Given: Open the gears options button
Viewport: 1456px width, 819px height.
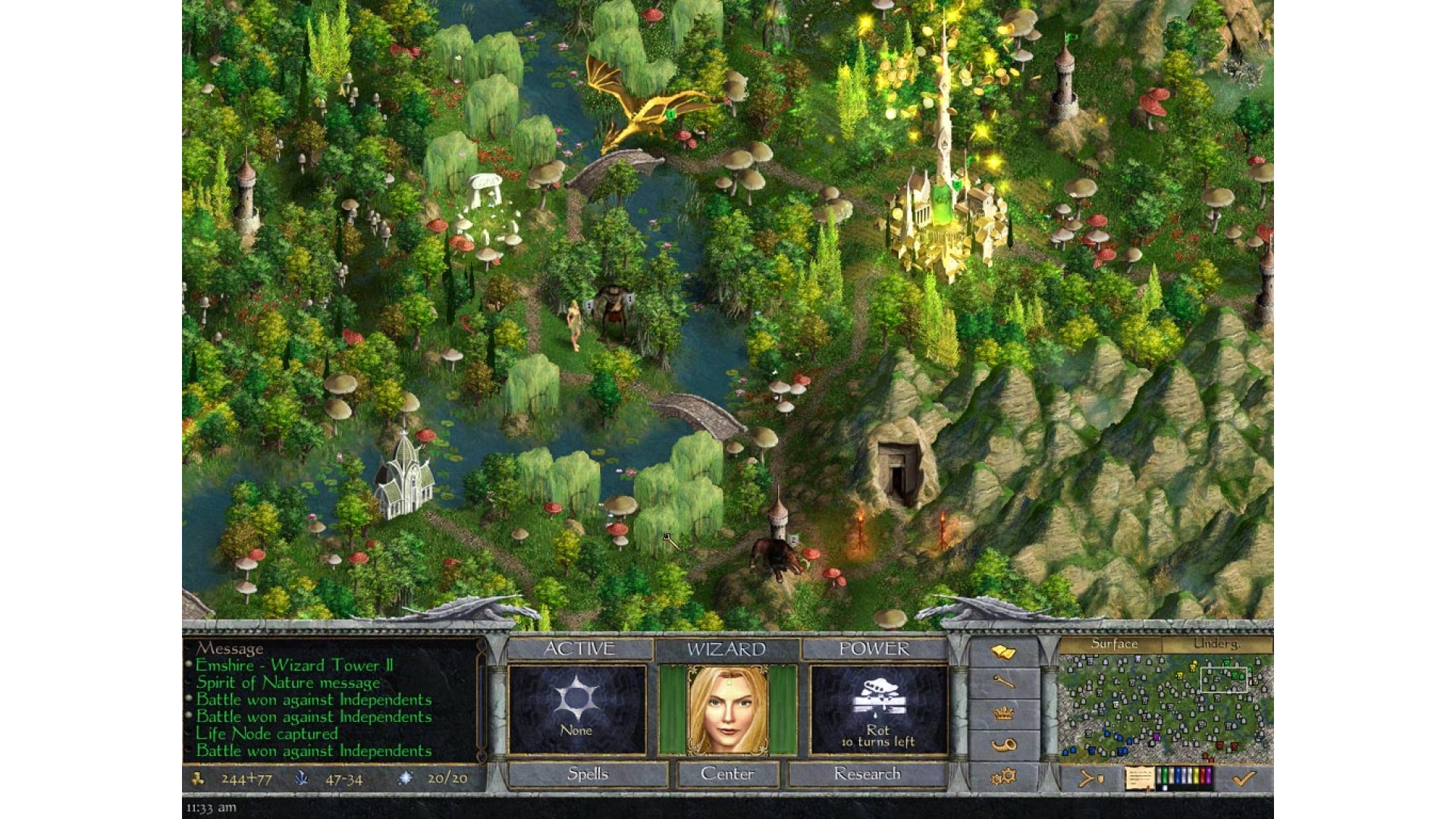Looking at the screenshot, I should [1003, 777].
